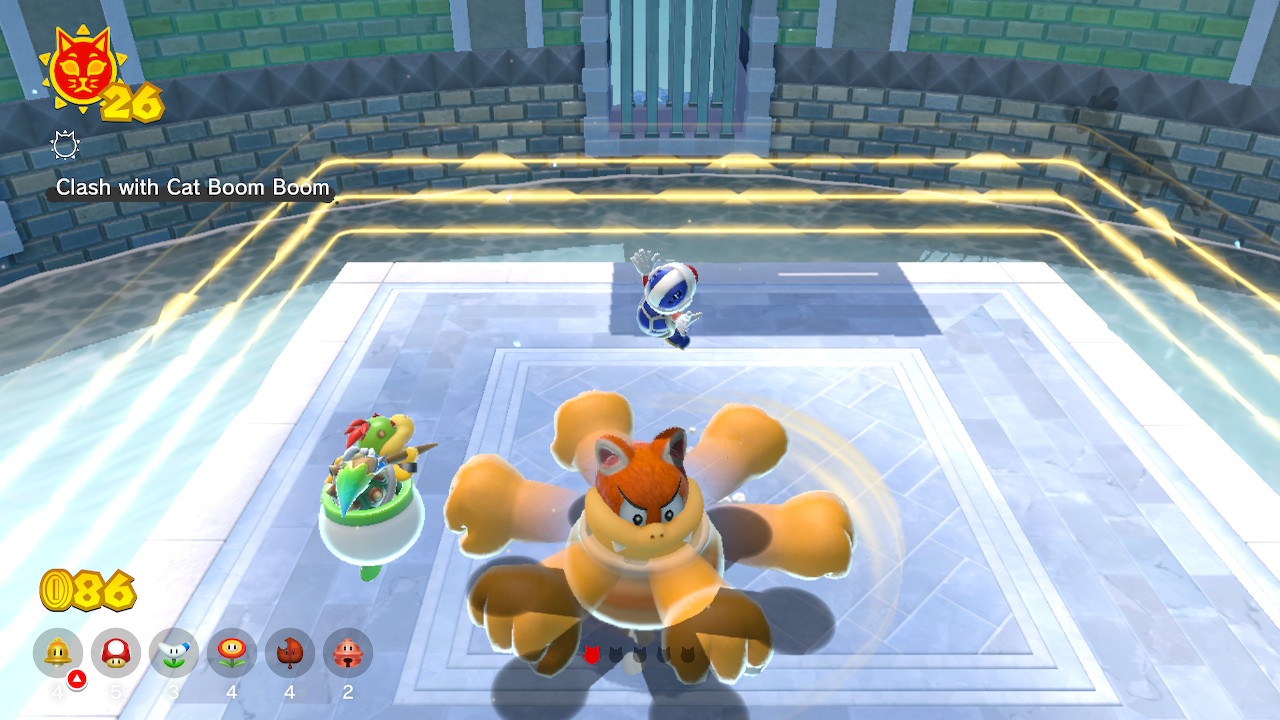Select the pink Lucky Bell slot
The height and width of the screenshot is (720, 1280).
(348, 653)
